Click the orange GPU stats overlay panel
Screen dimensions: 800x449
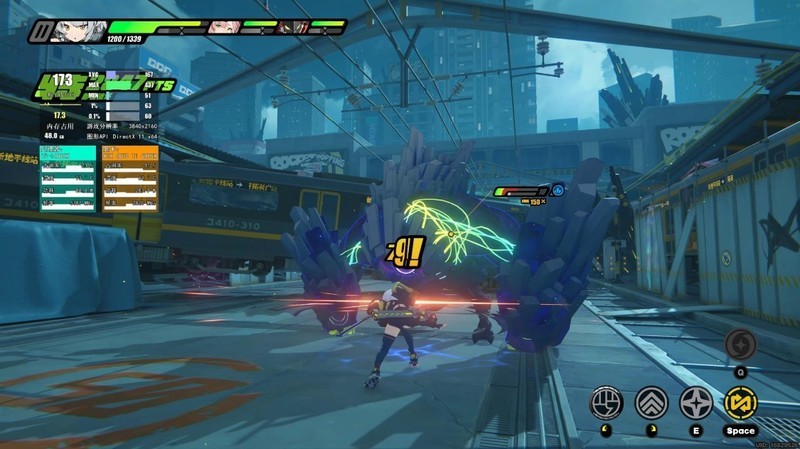[130, 178]
